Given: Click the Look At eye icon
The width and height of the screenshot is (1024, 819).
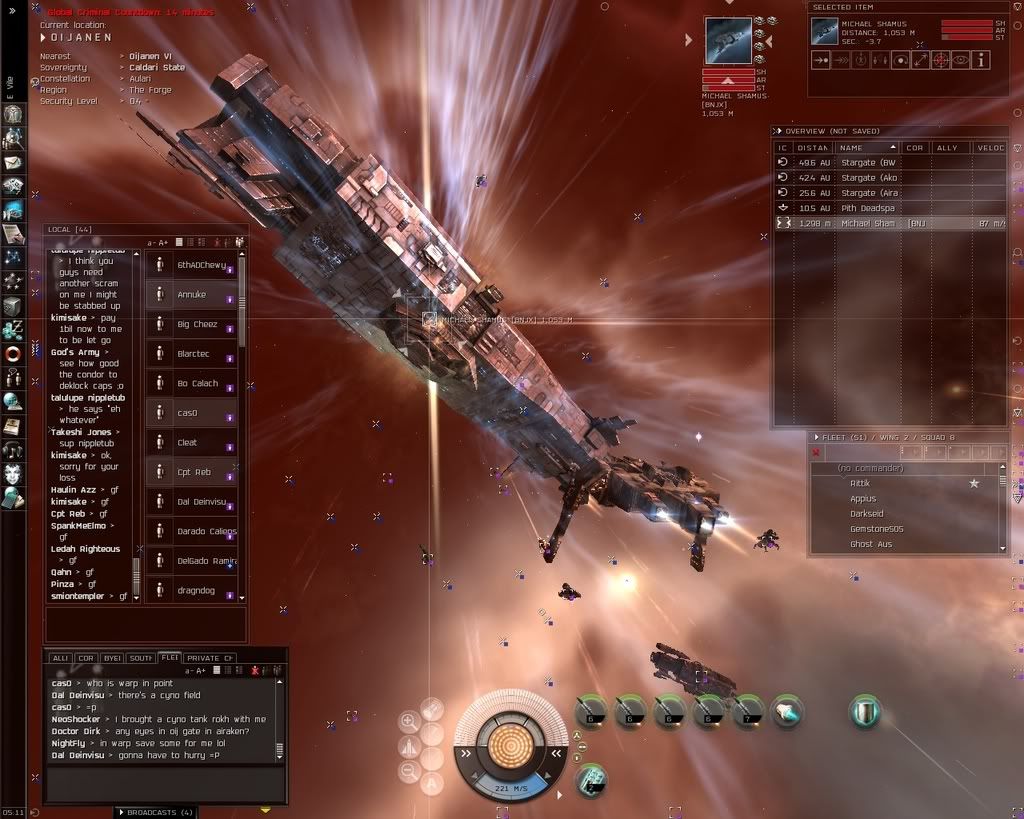Looking at the screenshot, I should (961, 60).
